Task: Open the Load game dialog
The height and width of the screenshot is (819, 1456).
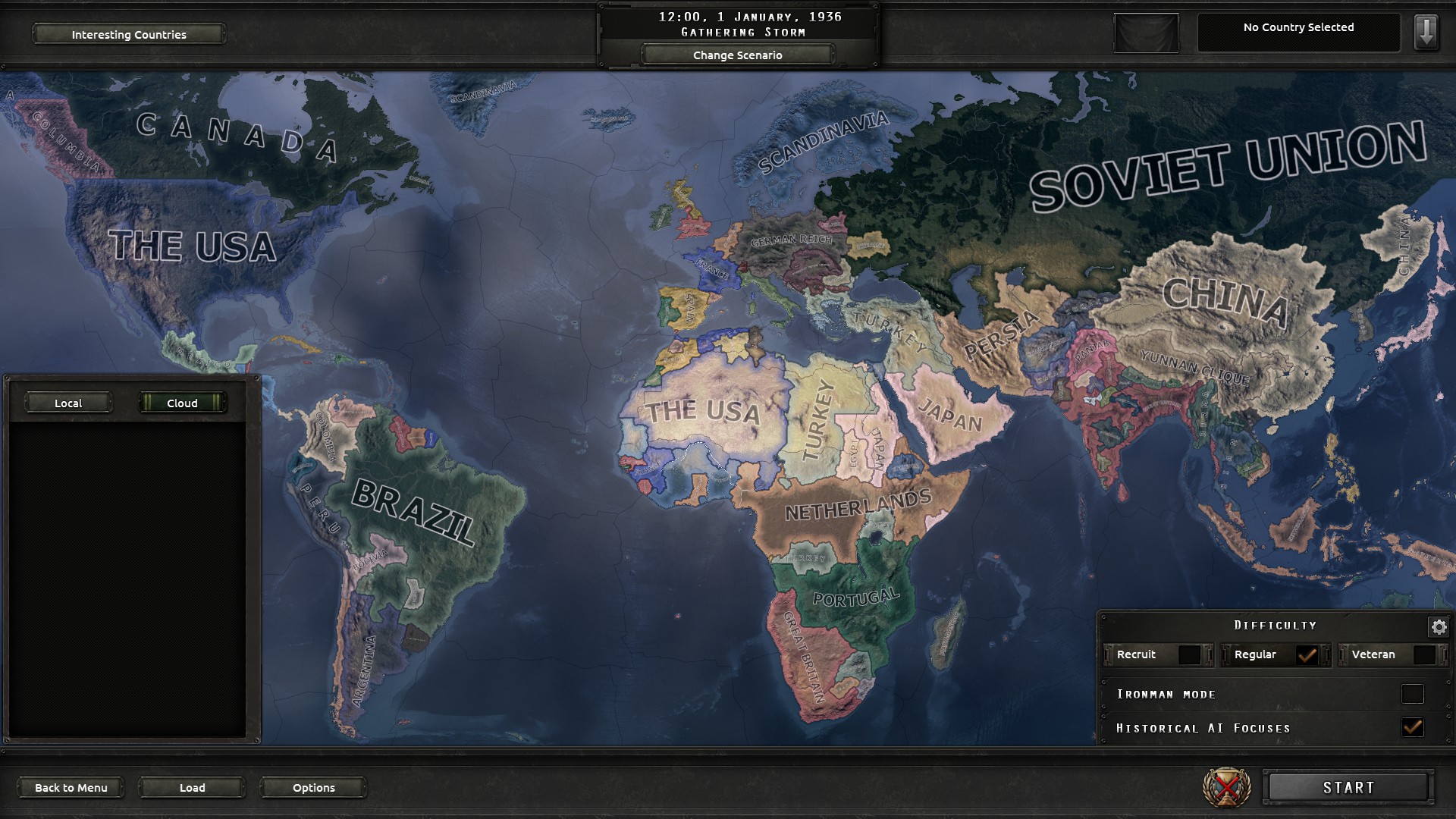Action: click(191, 787)
